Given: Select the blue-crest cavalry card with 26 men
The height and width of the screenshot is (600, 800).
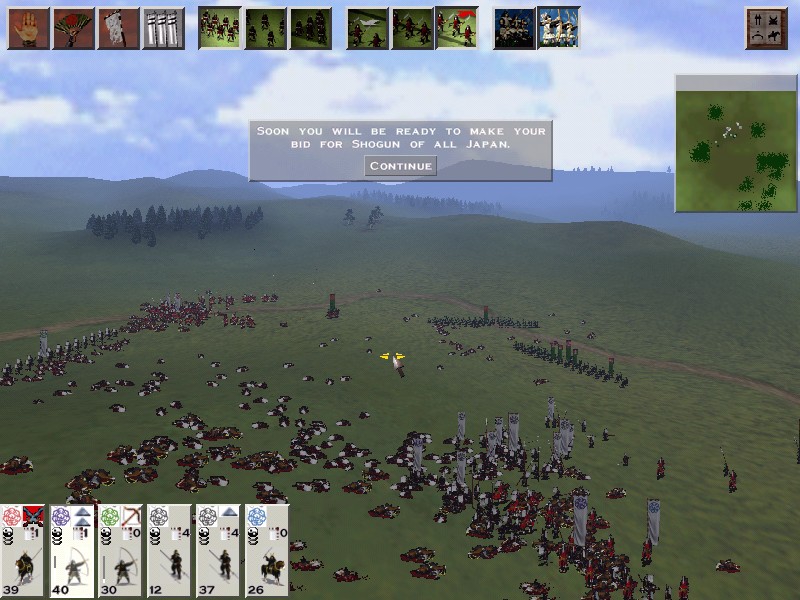Looking at the screenshot, I should (x=266, y=551).
